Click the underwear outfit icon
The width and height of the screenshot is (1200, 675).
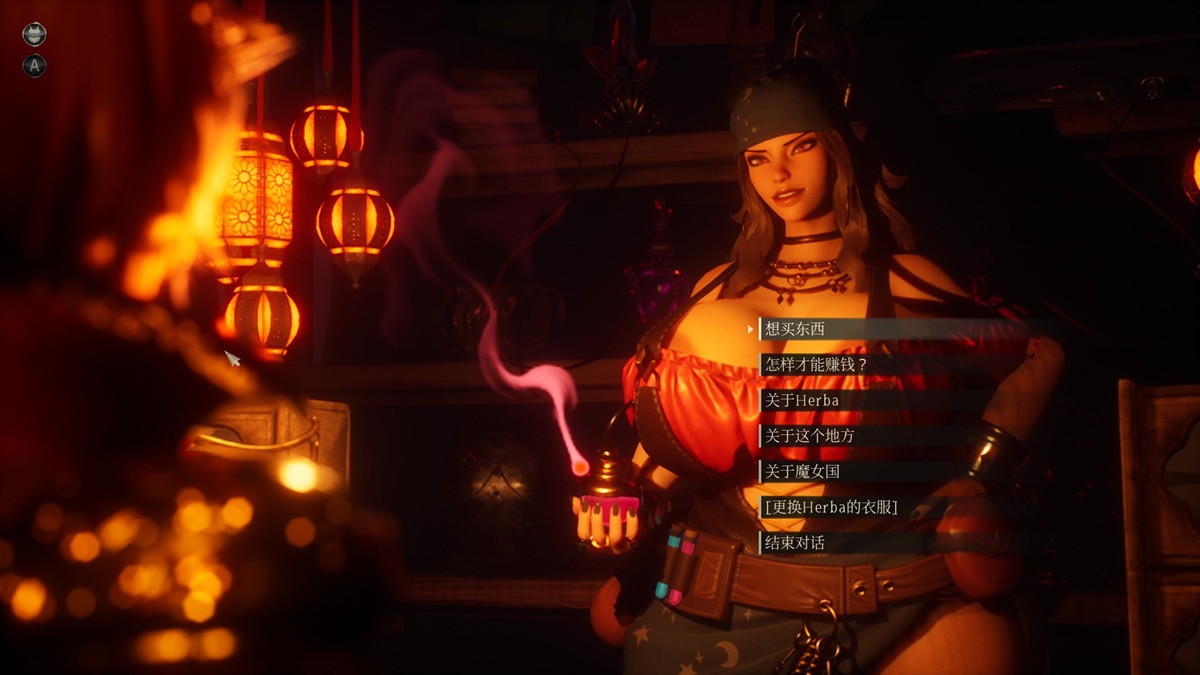click(x=35, y=34)
